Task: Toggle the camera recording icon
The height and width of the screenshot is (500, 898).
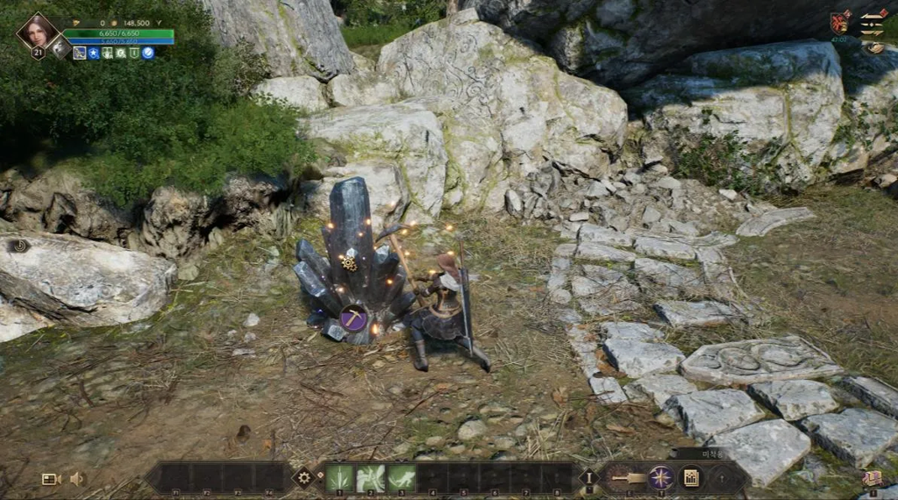Action: coord(51,479)
